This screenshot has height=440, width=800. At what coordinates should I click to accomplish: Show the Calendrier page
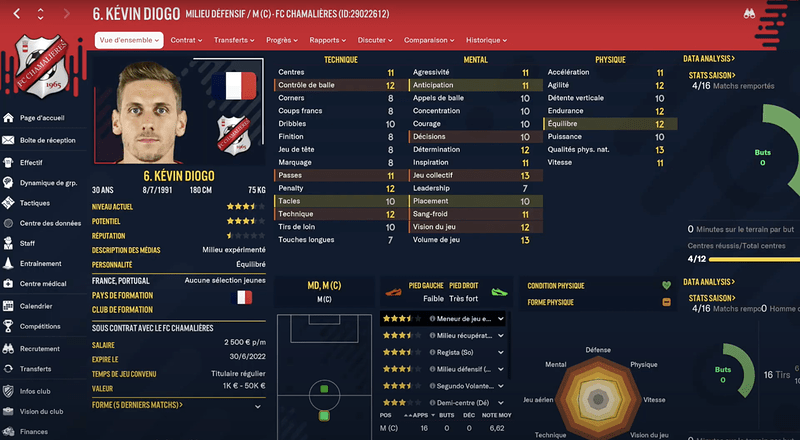[x=36, y=306]
